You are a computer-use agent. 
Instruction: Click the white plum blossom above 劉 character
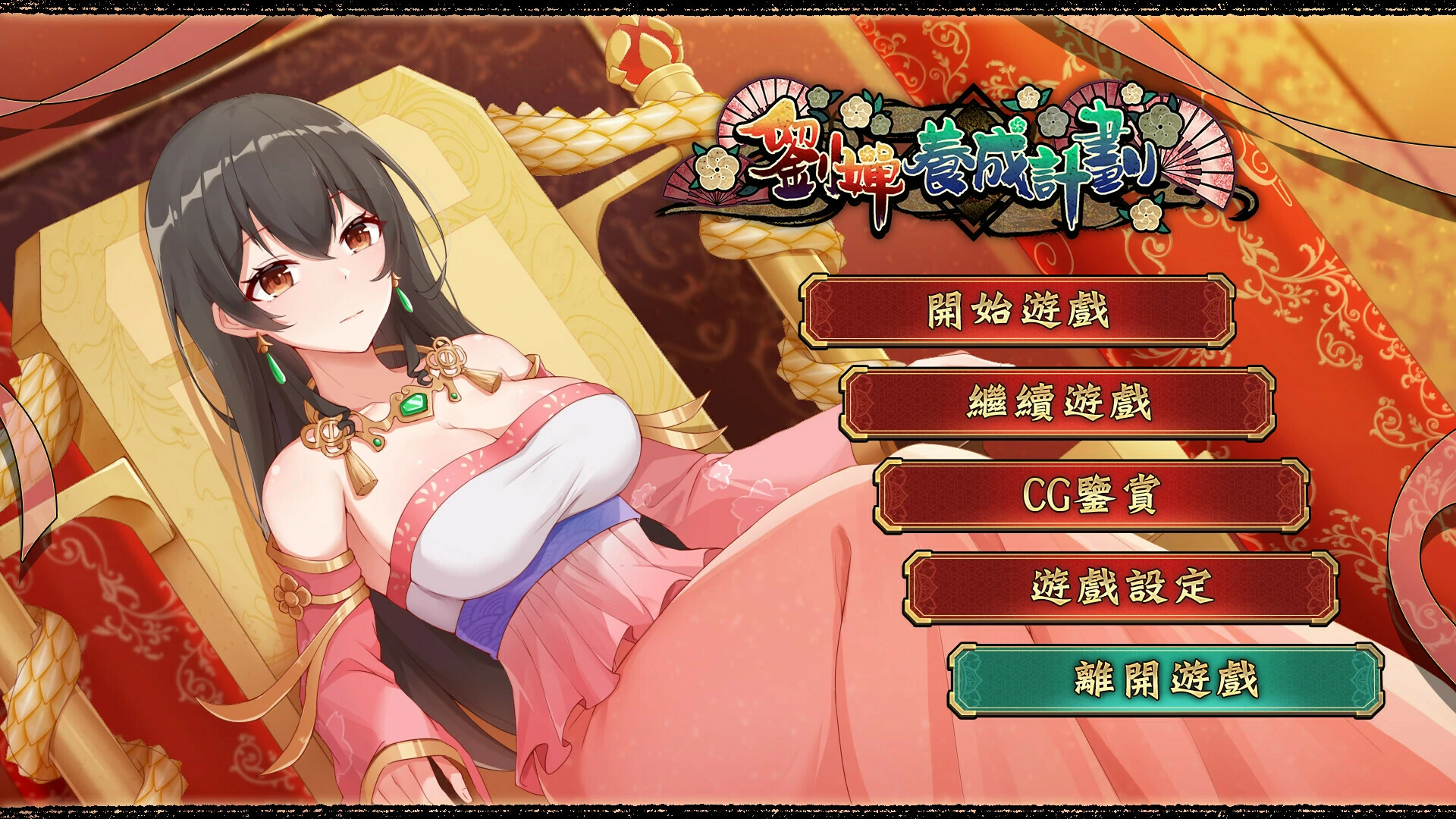pyautogui.click(x=853, y=114)
